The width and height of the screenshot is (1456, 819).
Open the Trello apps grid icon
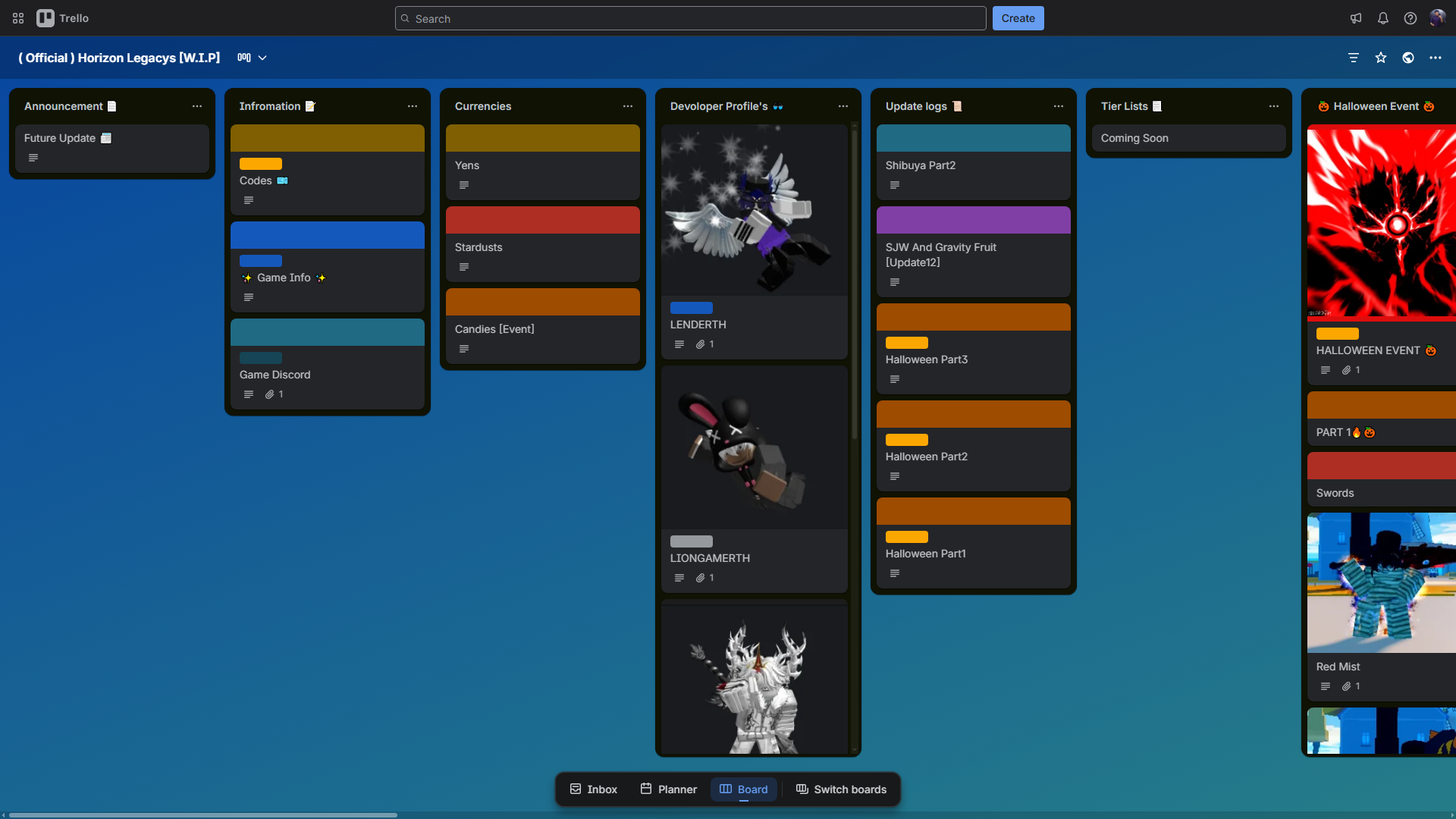tap(17, 18)
